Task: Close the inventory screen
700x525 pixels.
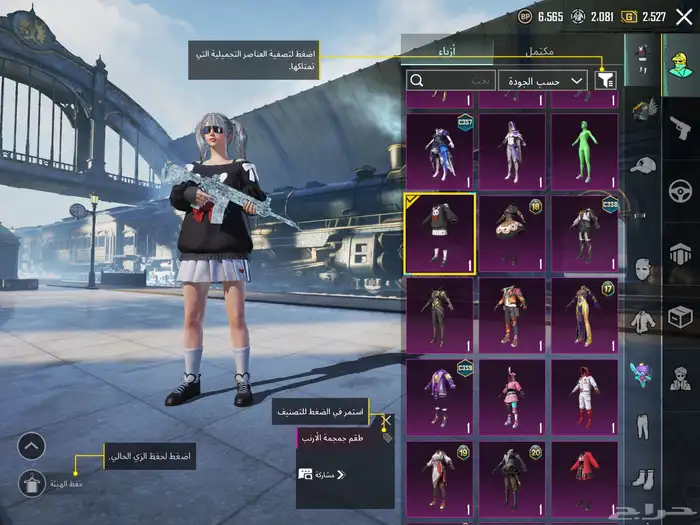Action: [x=684, y=16]
